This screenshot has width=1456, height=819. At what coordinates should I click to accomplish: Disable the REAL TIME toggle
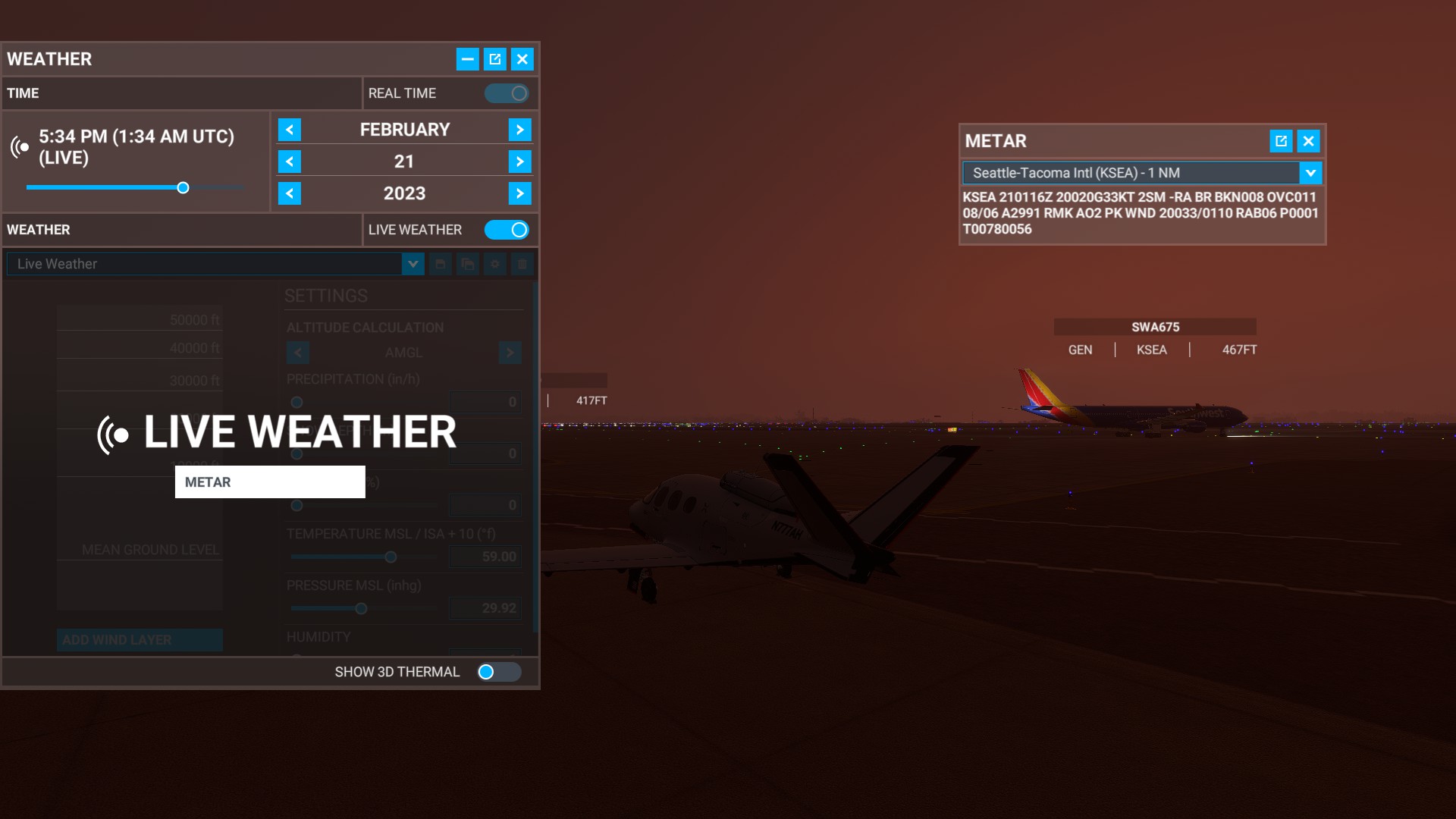[507, 93]
